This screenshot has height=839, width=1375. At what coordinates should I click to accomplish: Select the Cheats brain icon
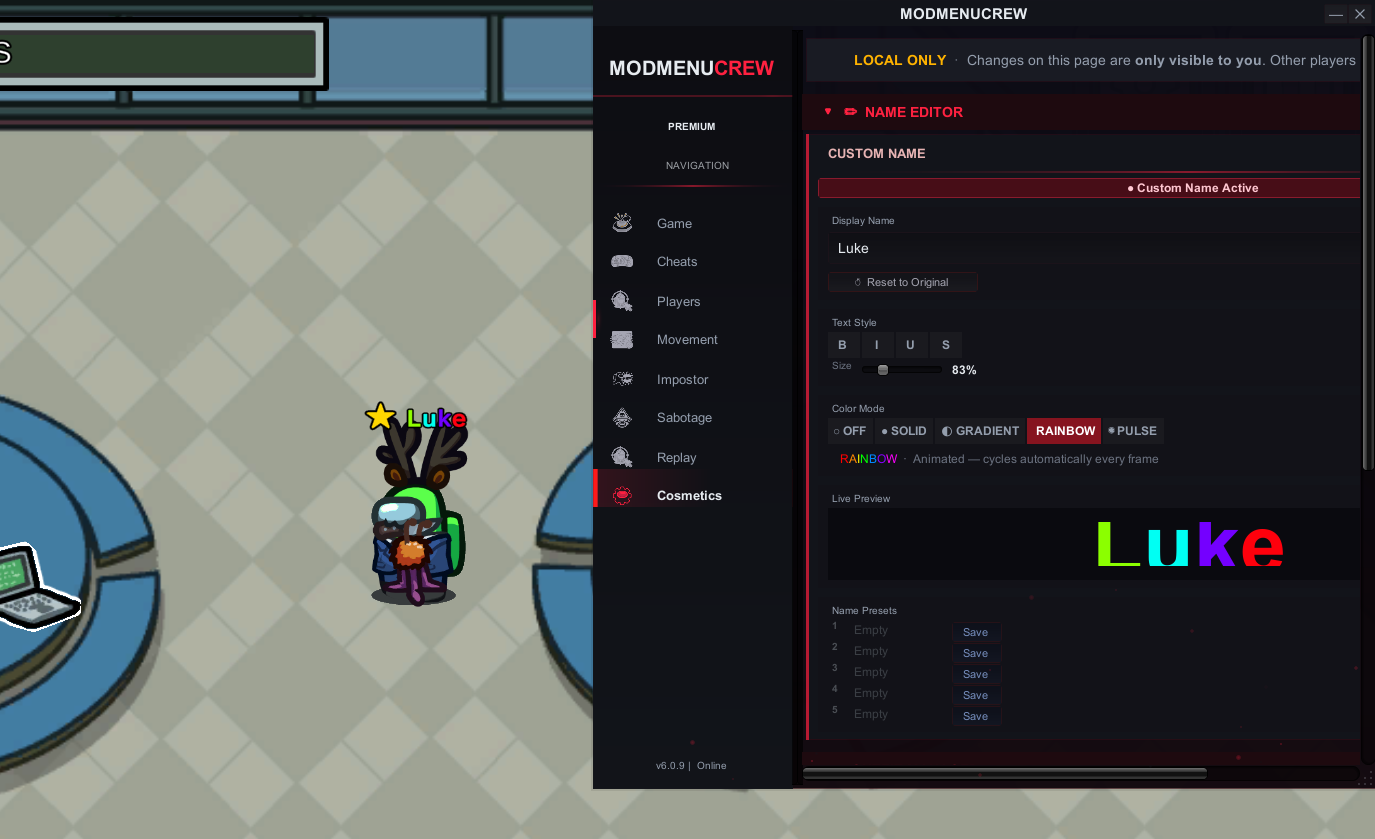(622, 261)
